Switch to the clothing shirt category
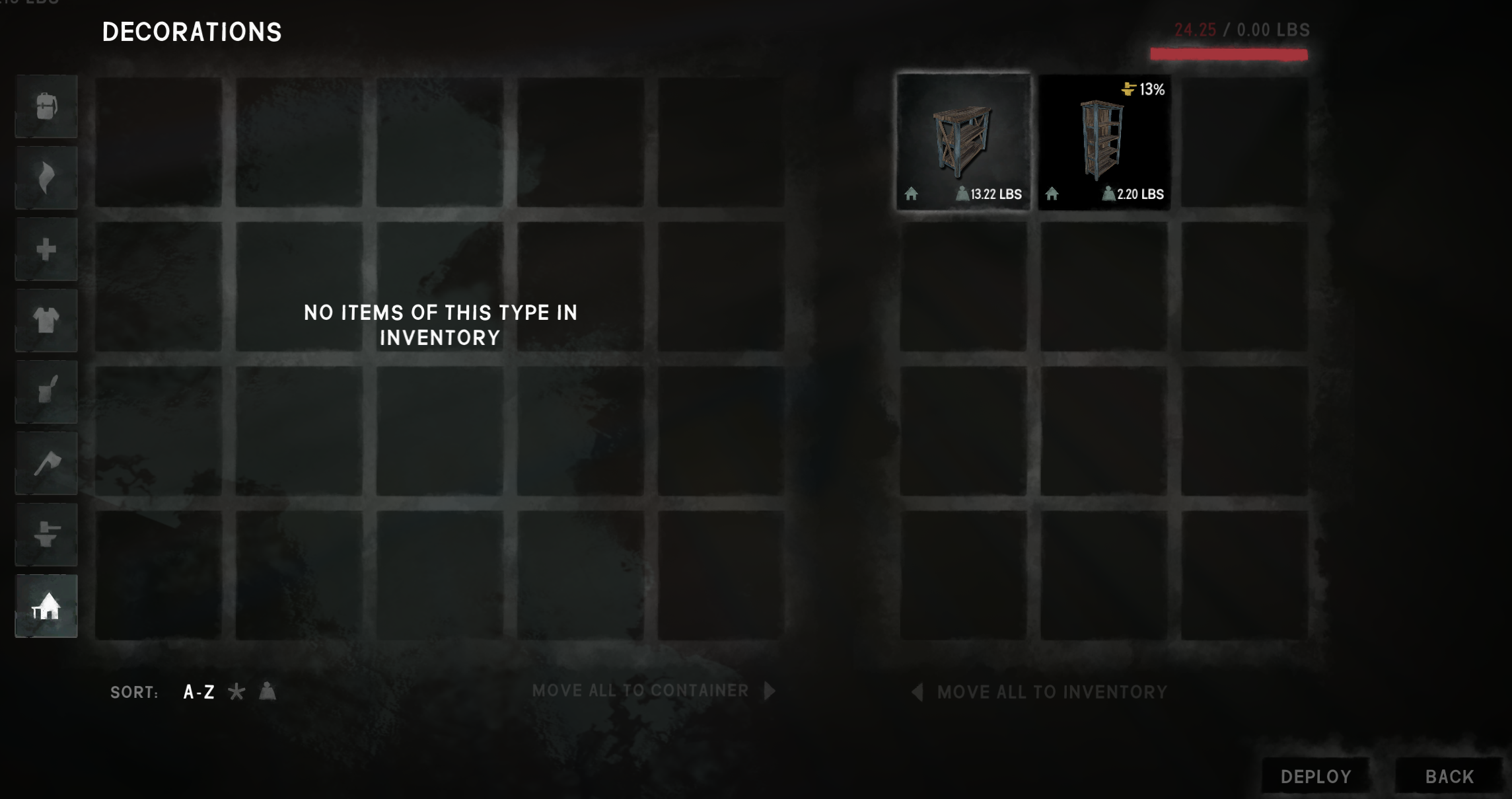The width and height of the screenshot is (1512, 799). [46, 321]
